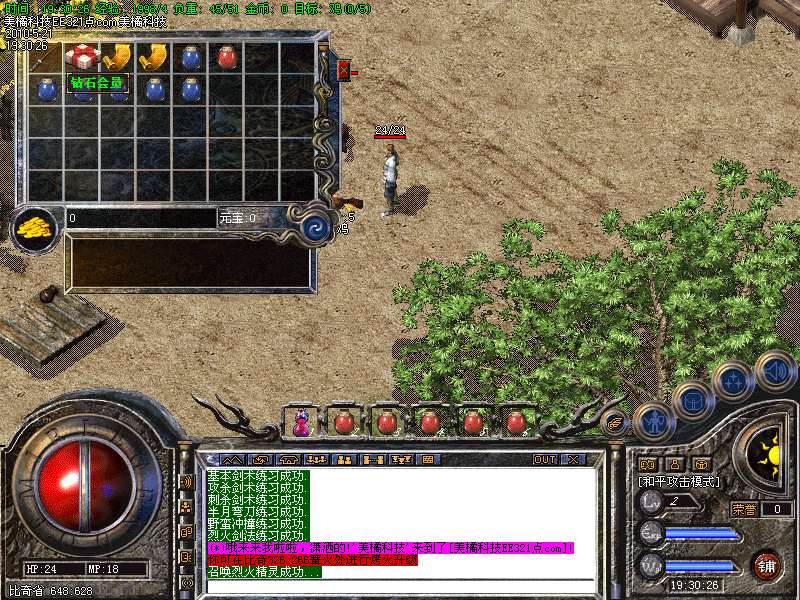800x600 pixels.
Task: Toggle the 和平攻击模式 attack mode label
Action: (x=680, y=481)
